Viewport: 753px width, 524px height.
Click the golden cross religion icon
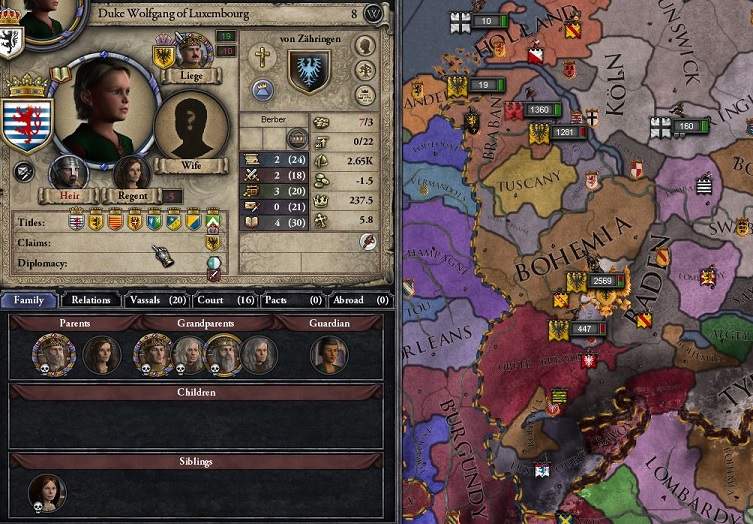click(x=263, y=56)
